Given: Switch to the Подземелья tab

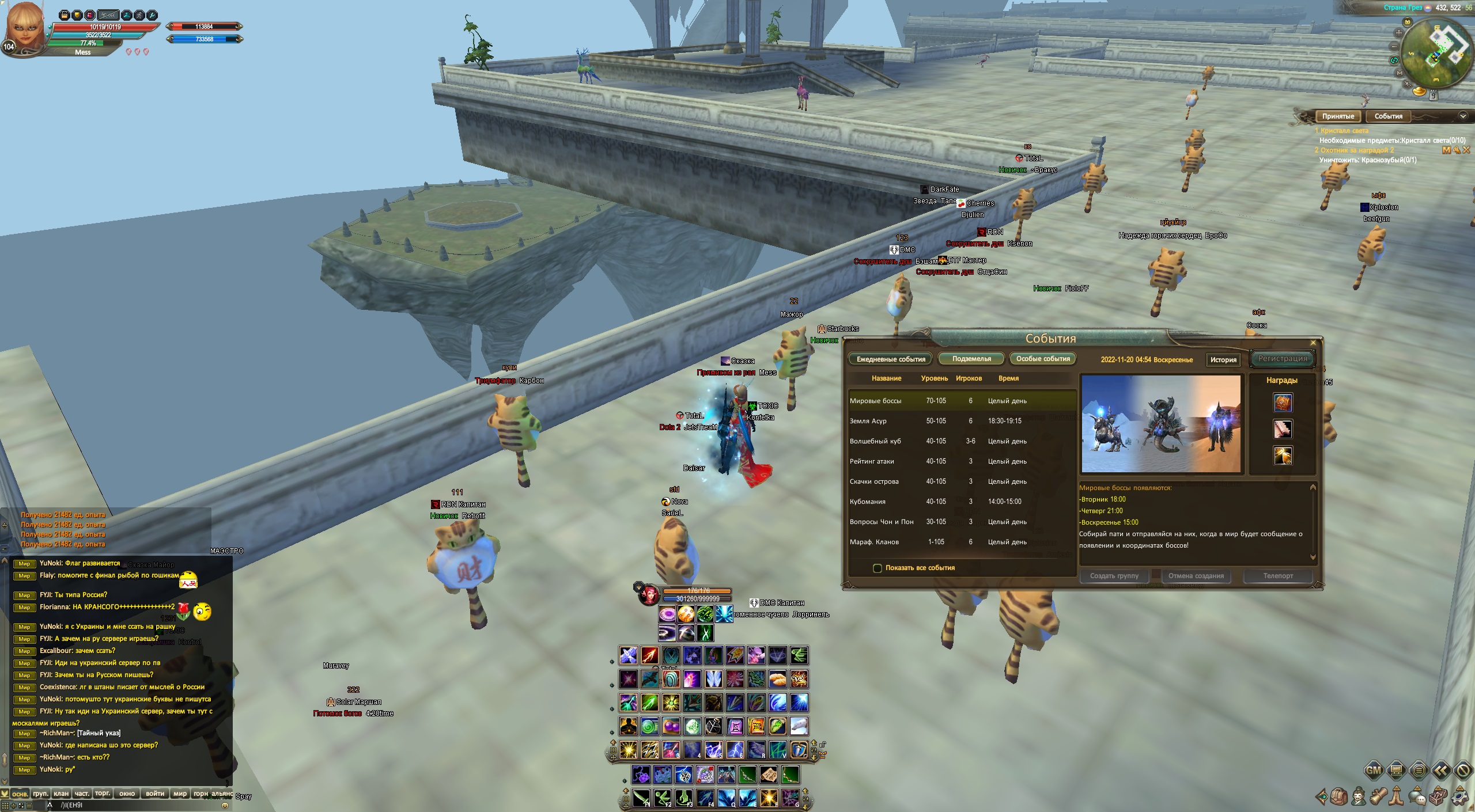Looking at the screenshot, I should tap(971, 359).
